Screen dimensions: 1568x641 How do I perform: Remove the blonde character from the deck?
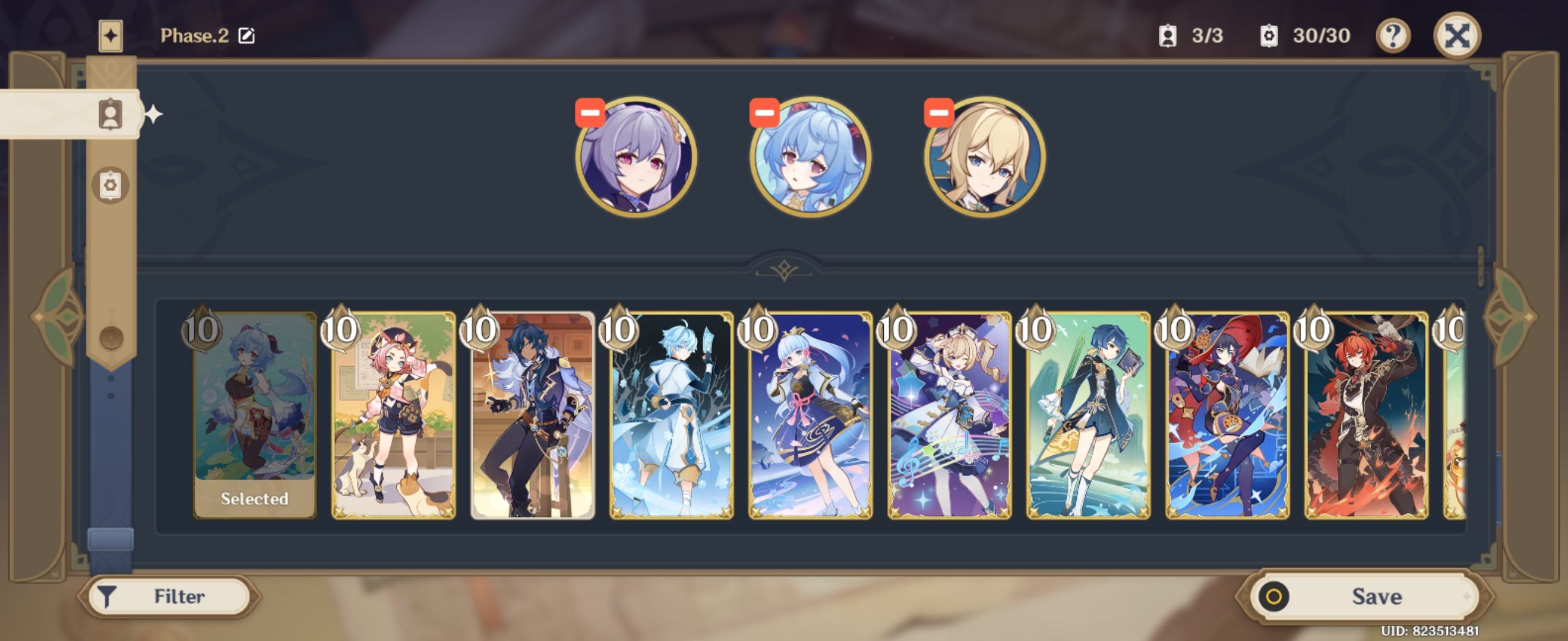pyautogui.click(x=938, y=112)
